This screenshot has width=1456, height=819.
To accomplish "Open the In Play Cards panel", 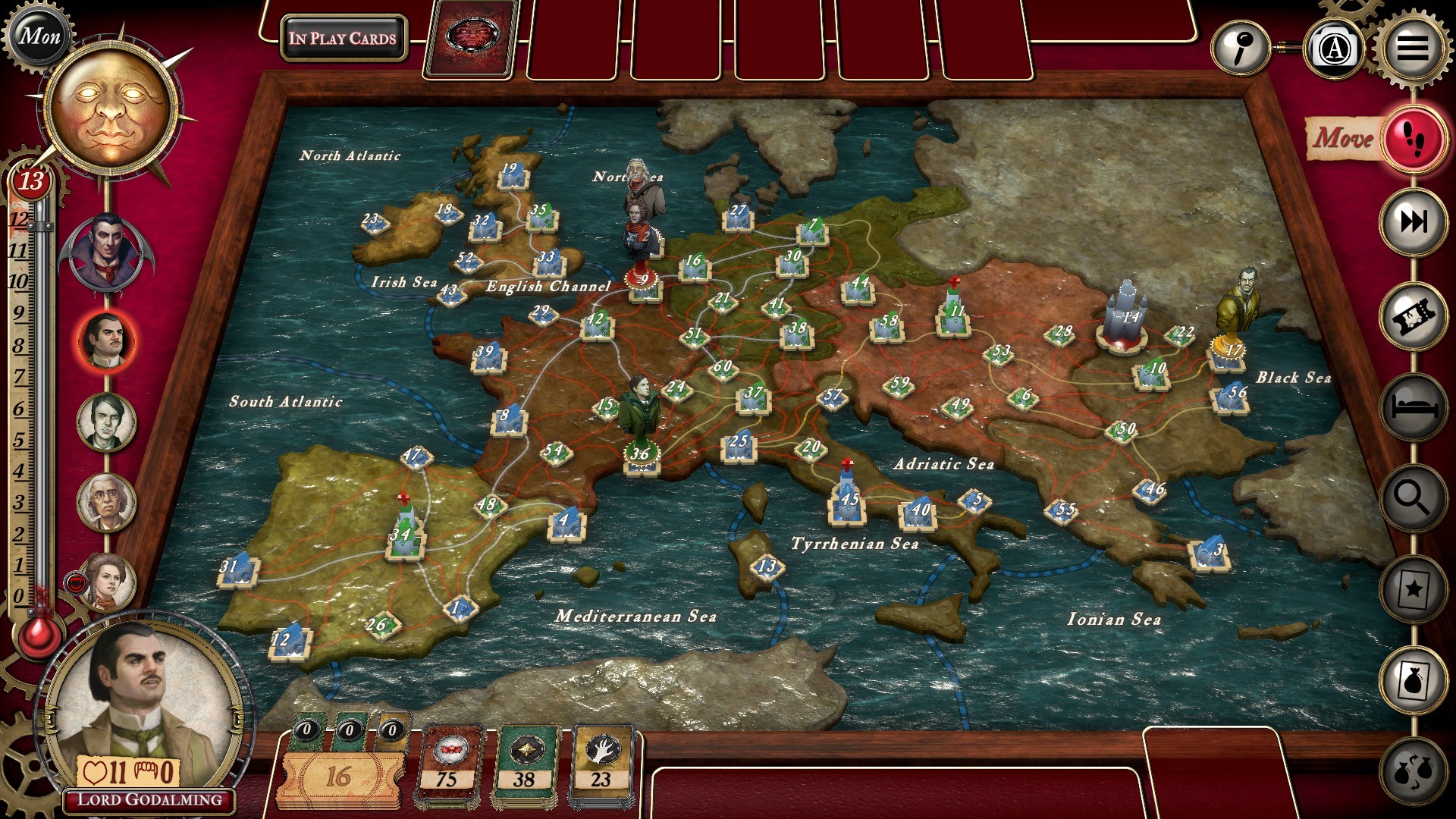I will coord(343,38).
